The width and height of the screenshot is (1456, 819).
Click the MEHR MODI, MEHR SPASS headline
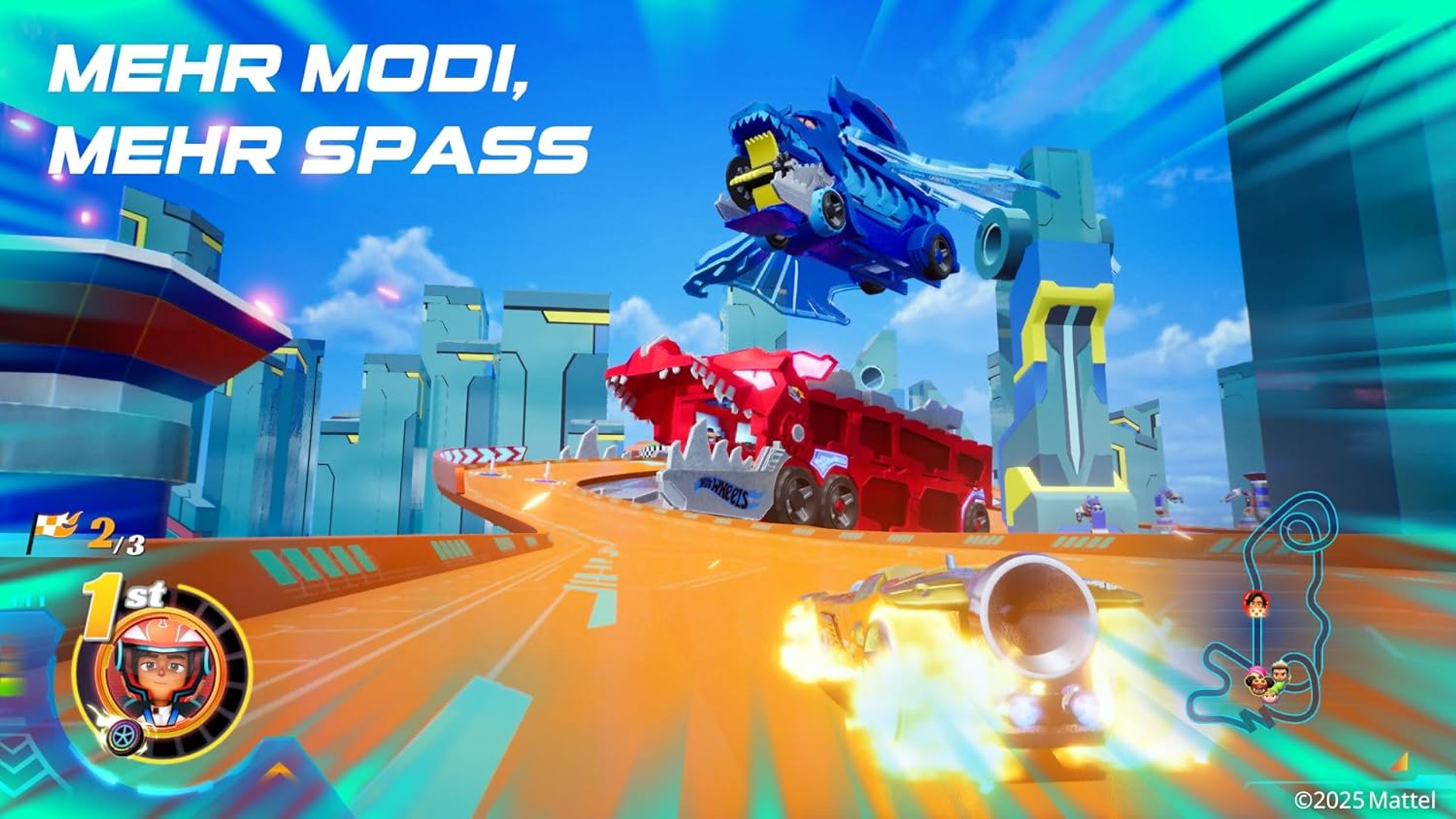pyautogui.click(x=320, y=111)
